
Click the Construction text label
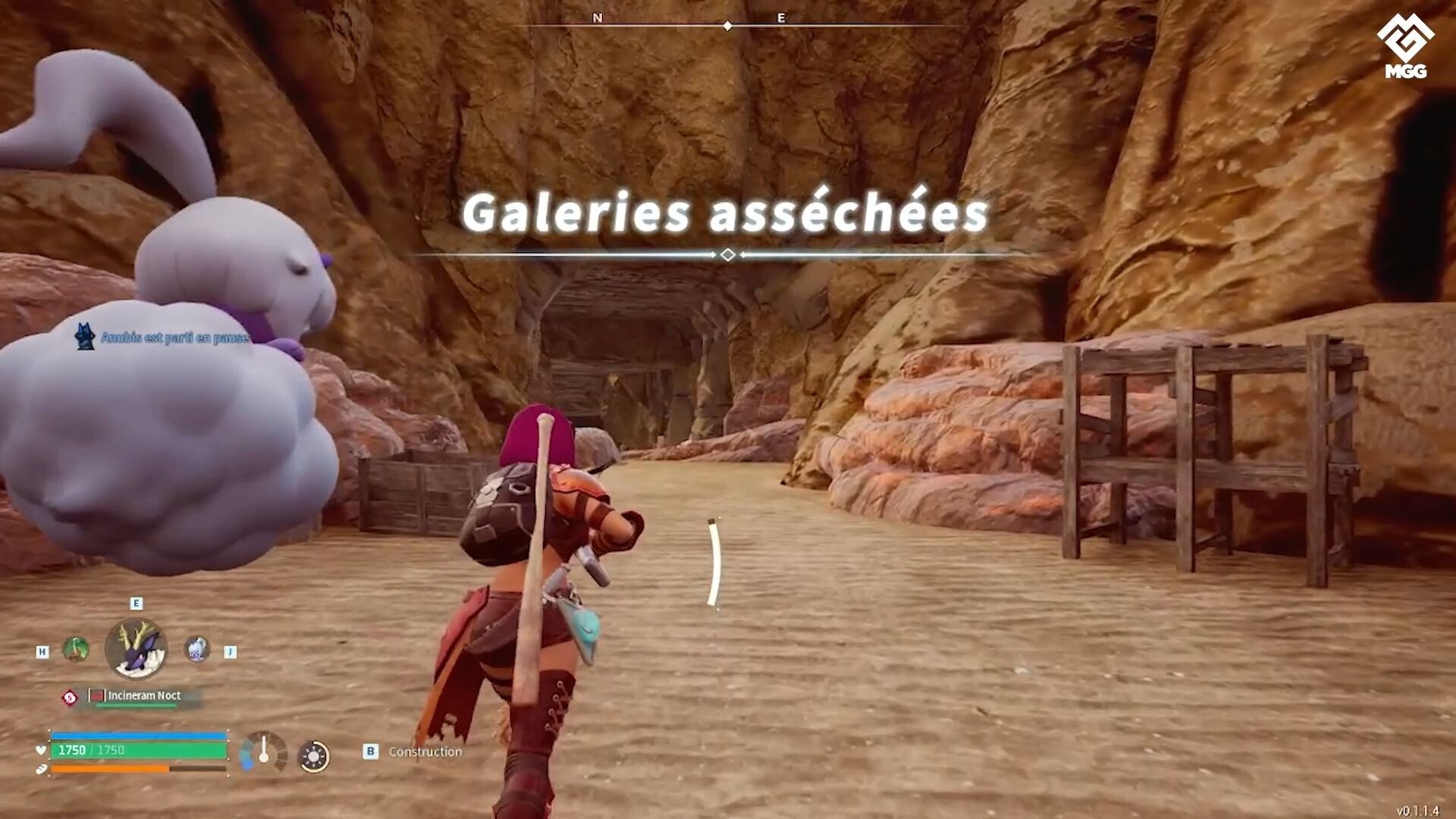coord(425,752)
